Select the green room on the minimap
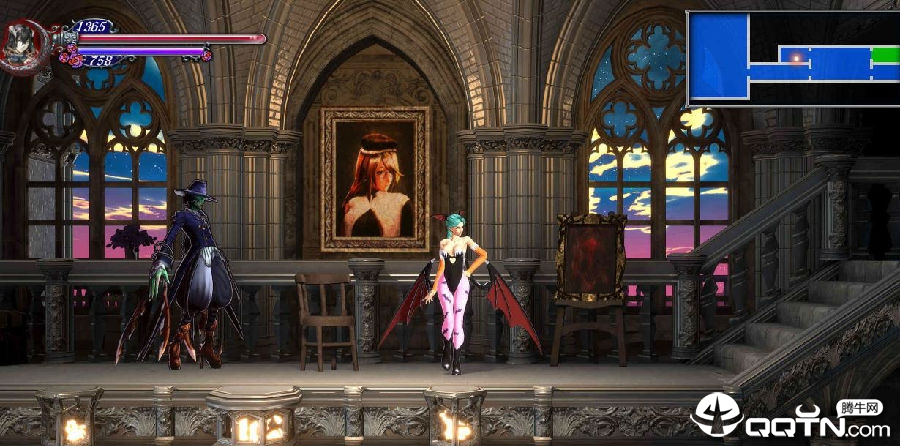The width and height of the screenshot is (900, 446). [x=885, y=54]
